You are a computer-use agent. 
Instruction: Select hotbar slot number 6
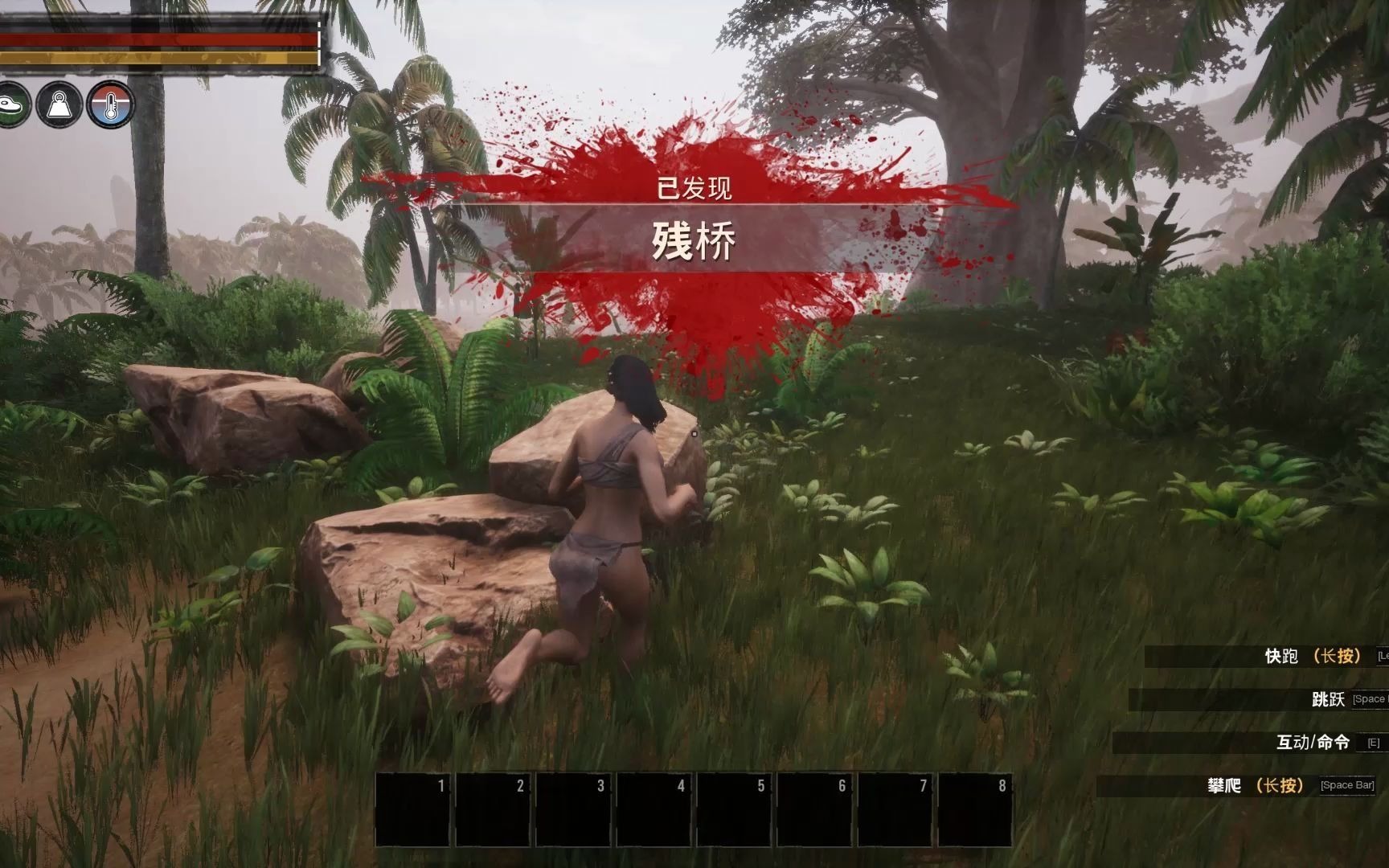[814, 809]
